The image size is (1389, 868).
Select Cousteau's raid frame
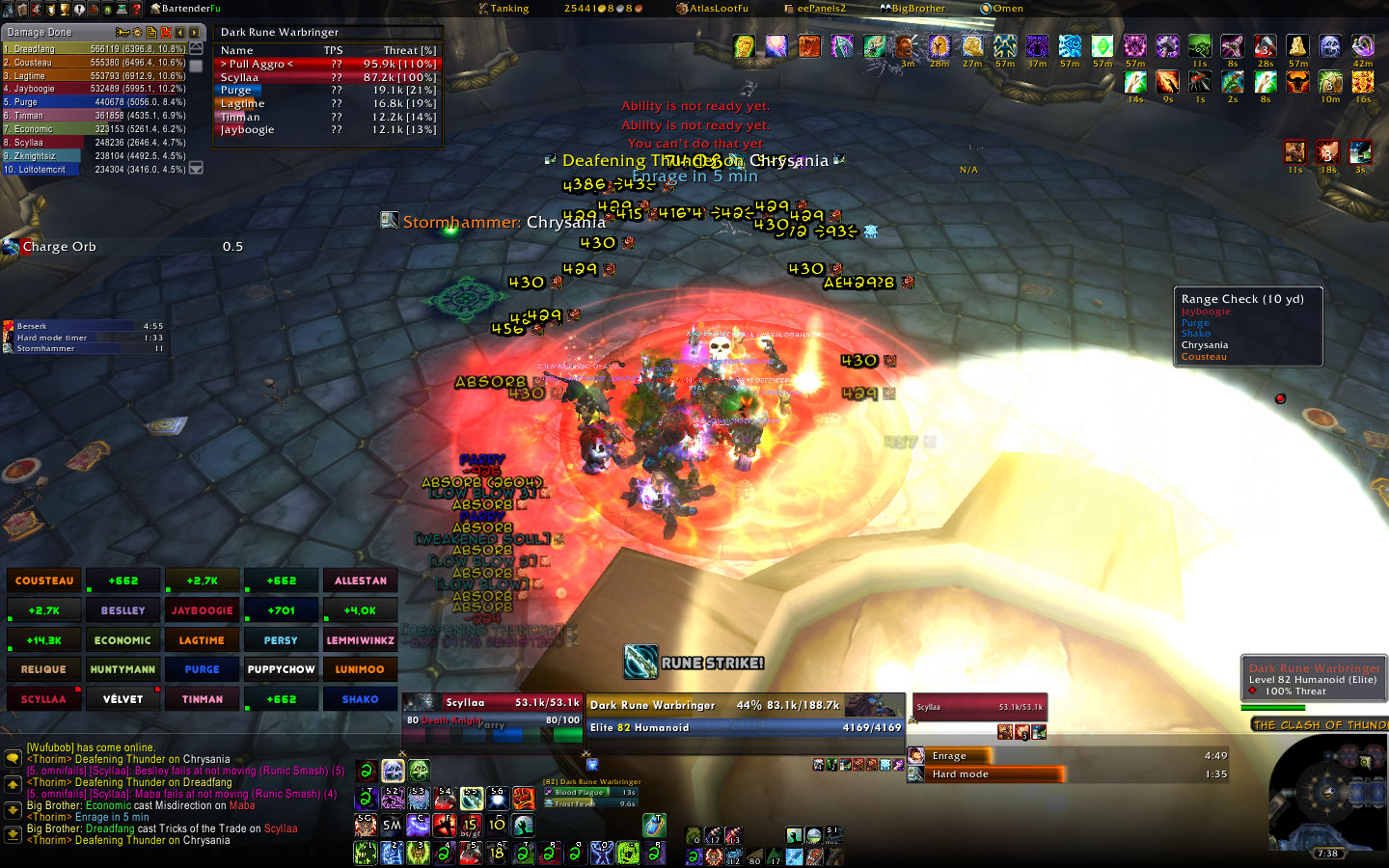pos(44,581)
